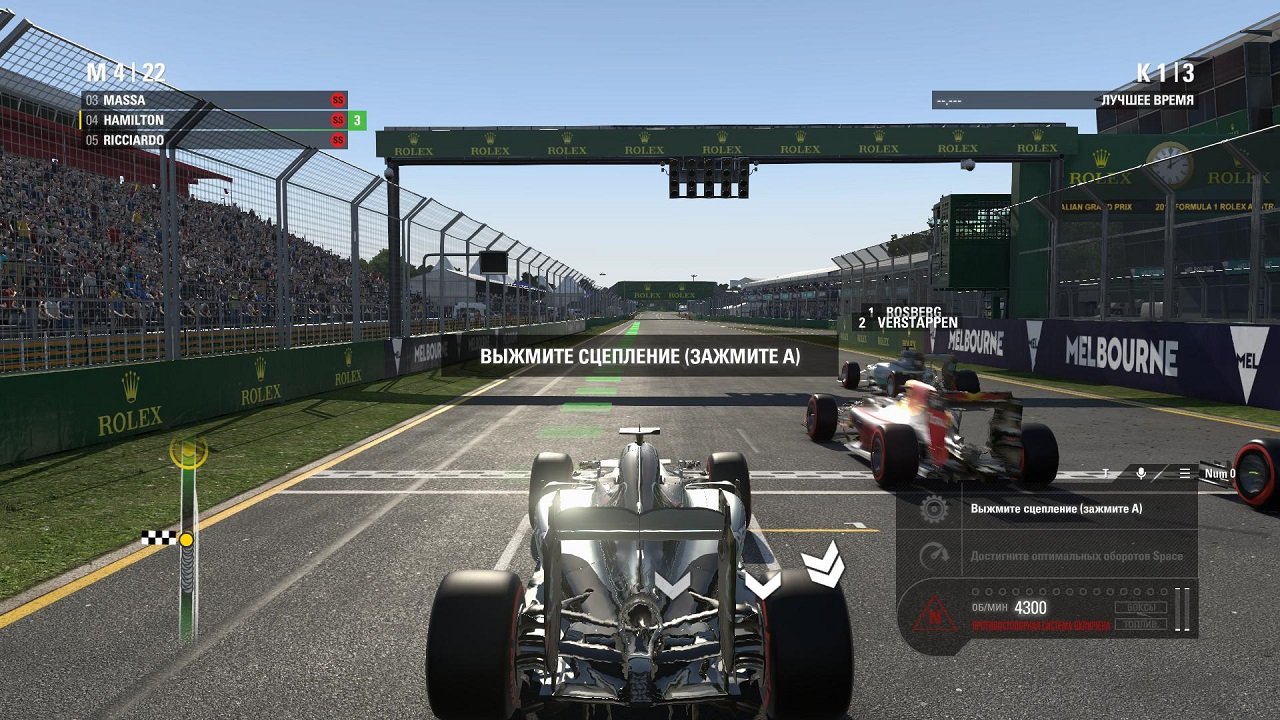This screenshot has width=1280, height=720.
Task: Click the pause bars icon near the rev counter
Action: (x=1182, y=607)
